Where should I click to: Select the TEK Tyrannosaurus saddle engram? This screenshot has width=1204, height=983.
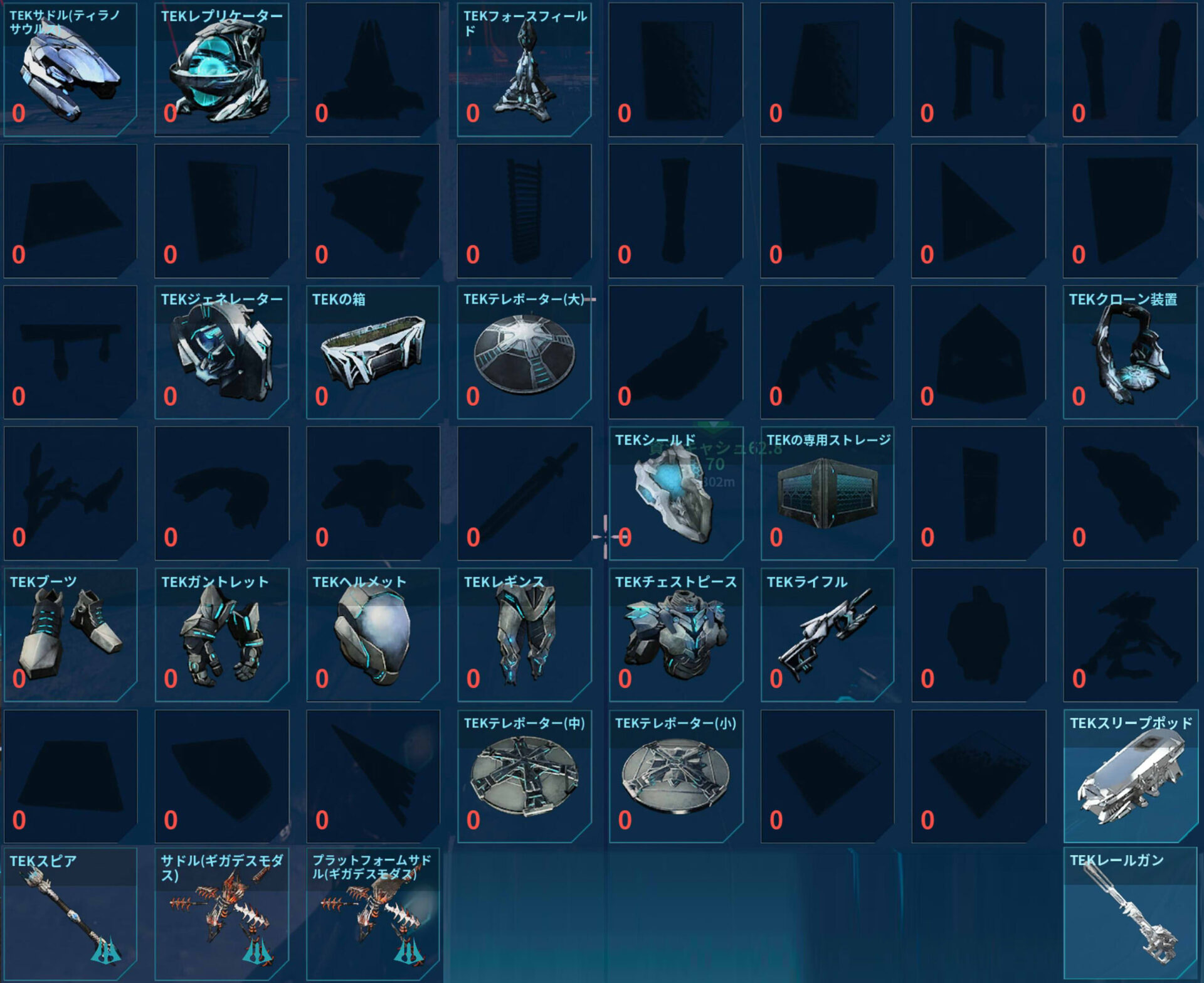point(70,69)
